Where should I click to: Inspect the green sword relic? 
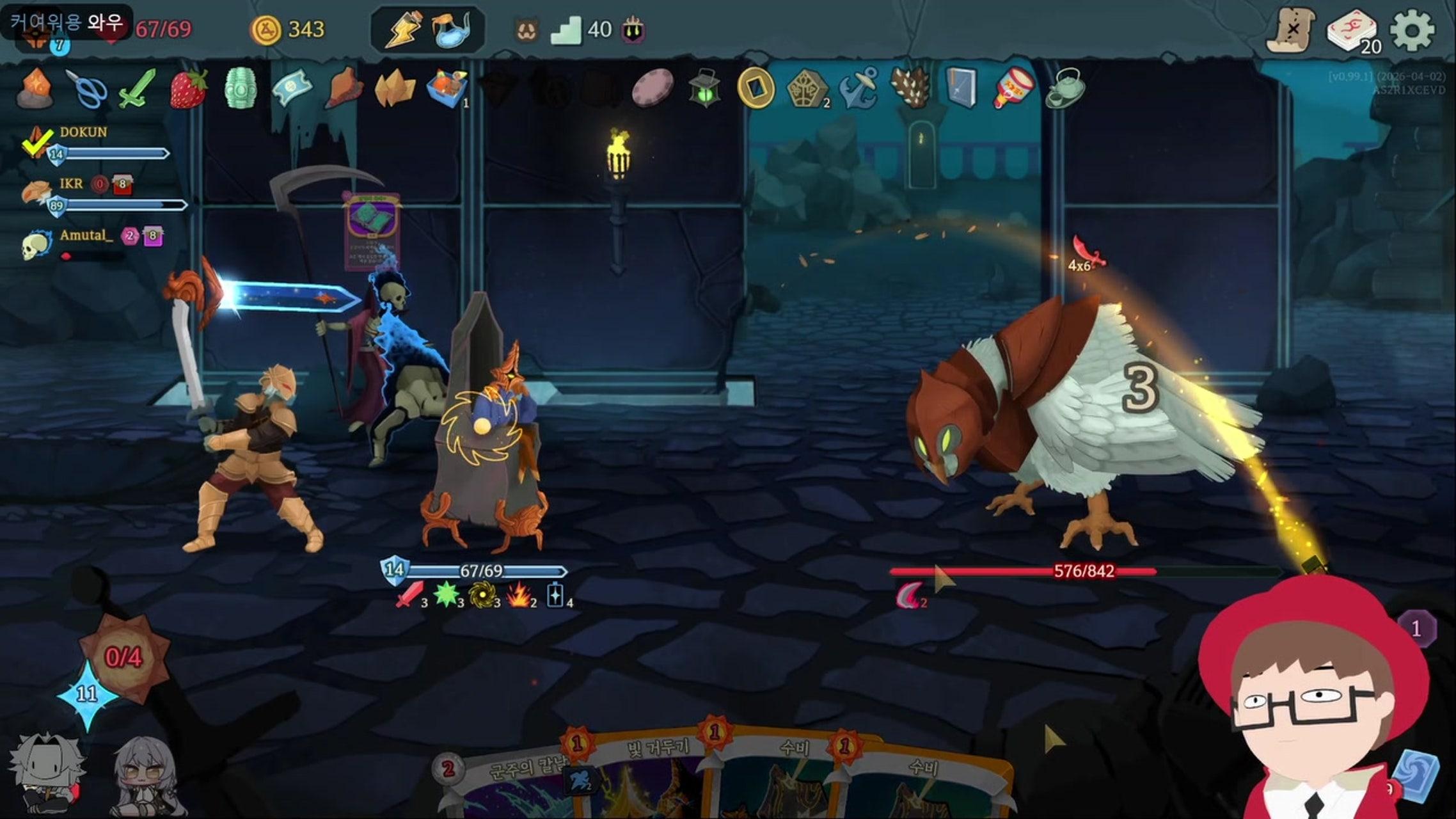click(138, 88)
